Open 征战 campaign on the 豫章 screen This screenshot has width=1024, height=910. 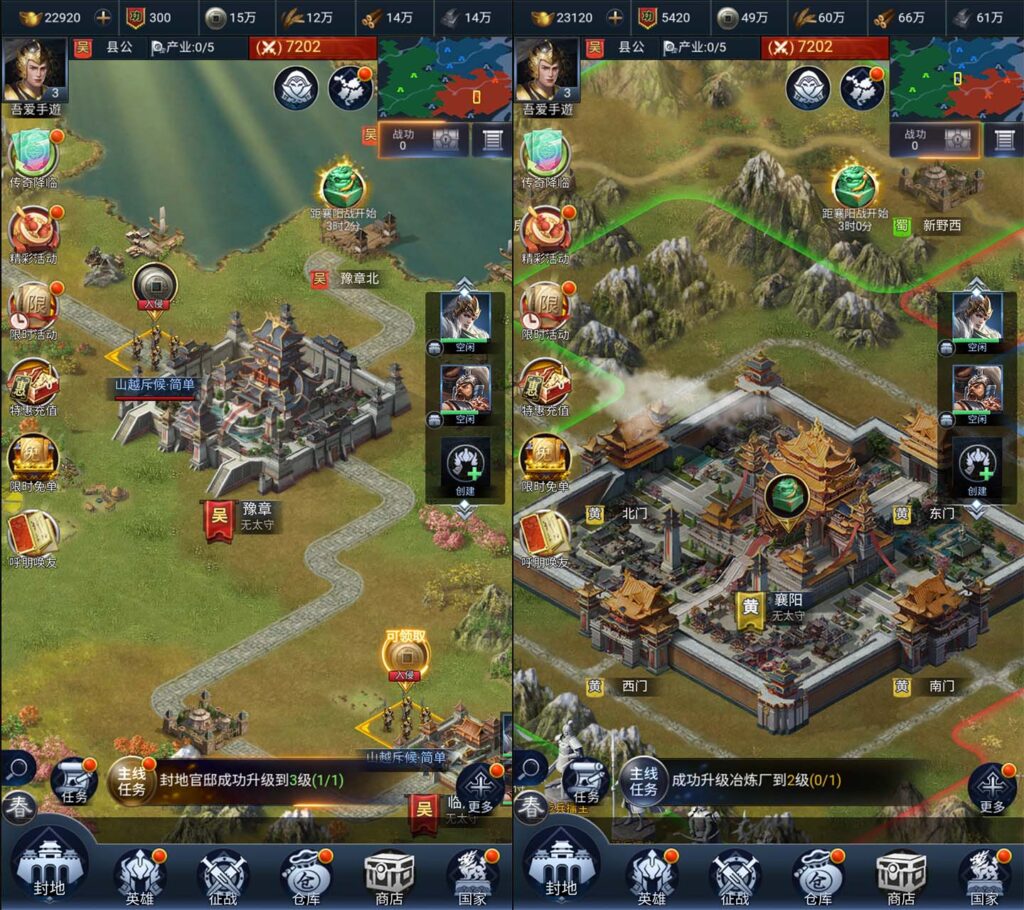tap(222, 874)
